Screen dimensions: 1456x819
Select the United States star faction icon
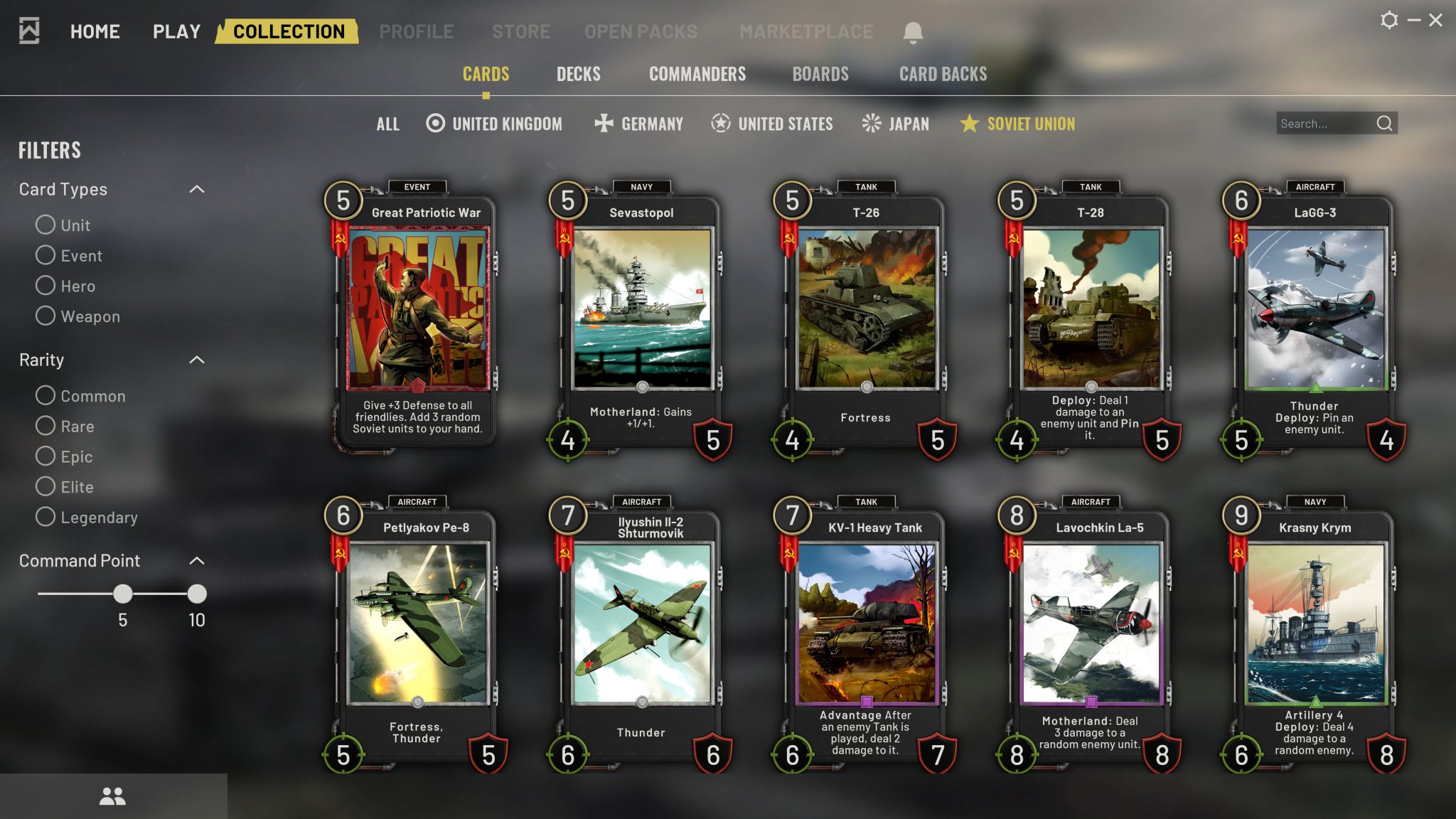(720, 123)
